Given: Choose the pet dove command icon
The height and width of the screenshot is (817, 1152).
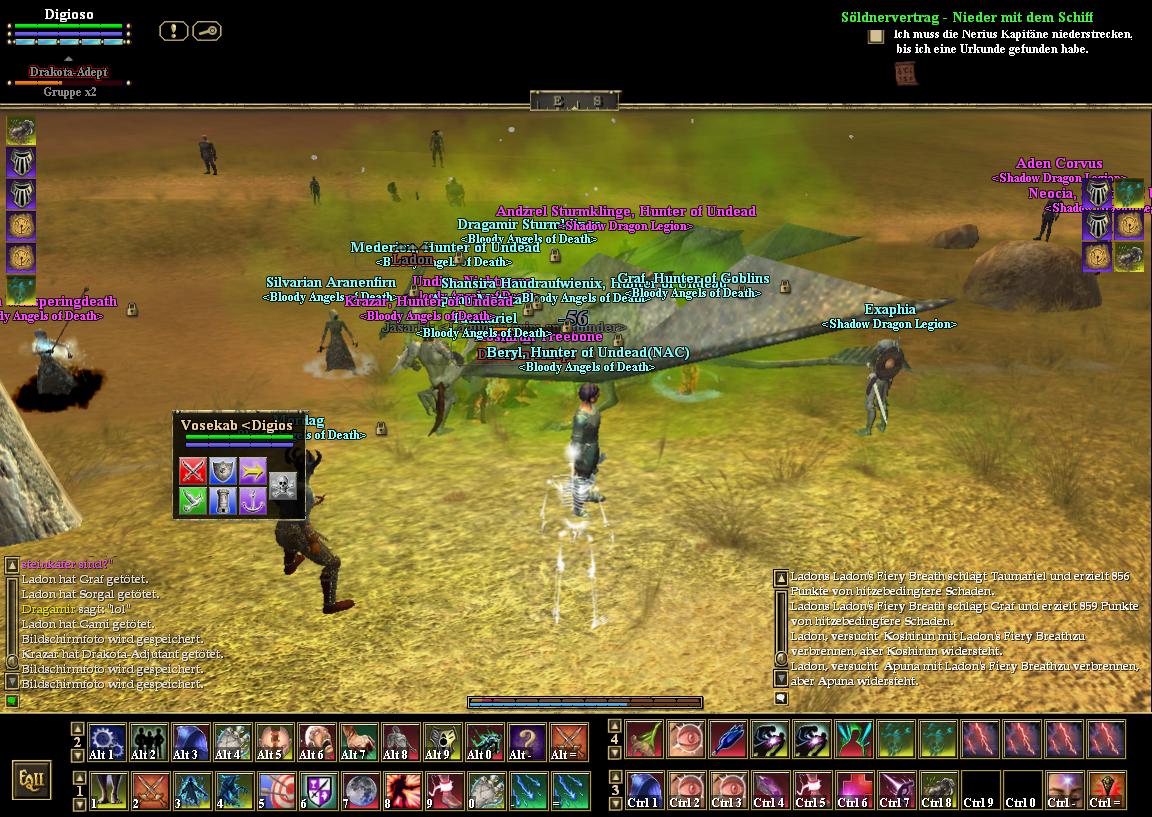Looking at the screenshot, I should pos(193,500).
